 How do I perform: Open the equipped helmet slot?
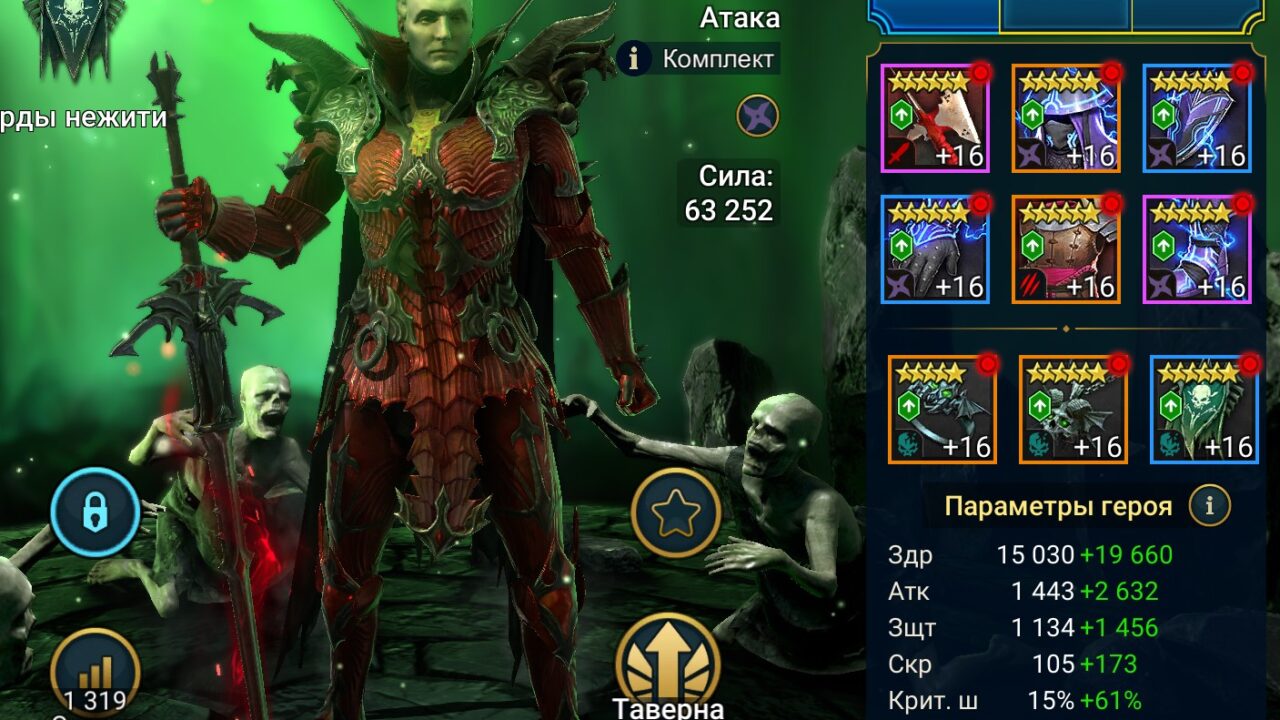[x=1066, y=118]
